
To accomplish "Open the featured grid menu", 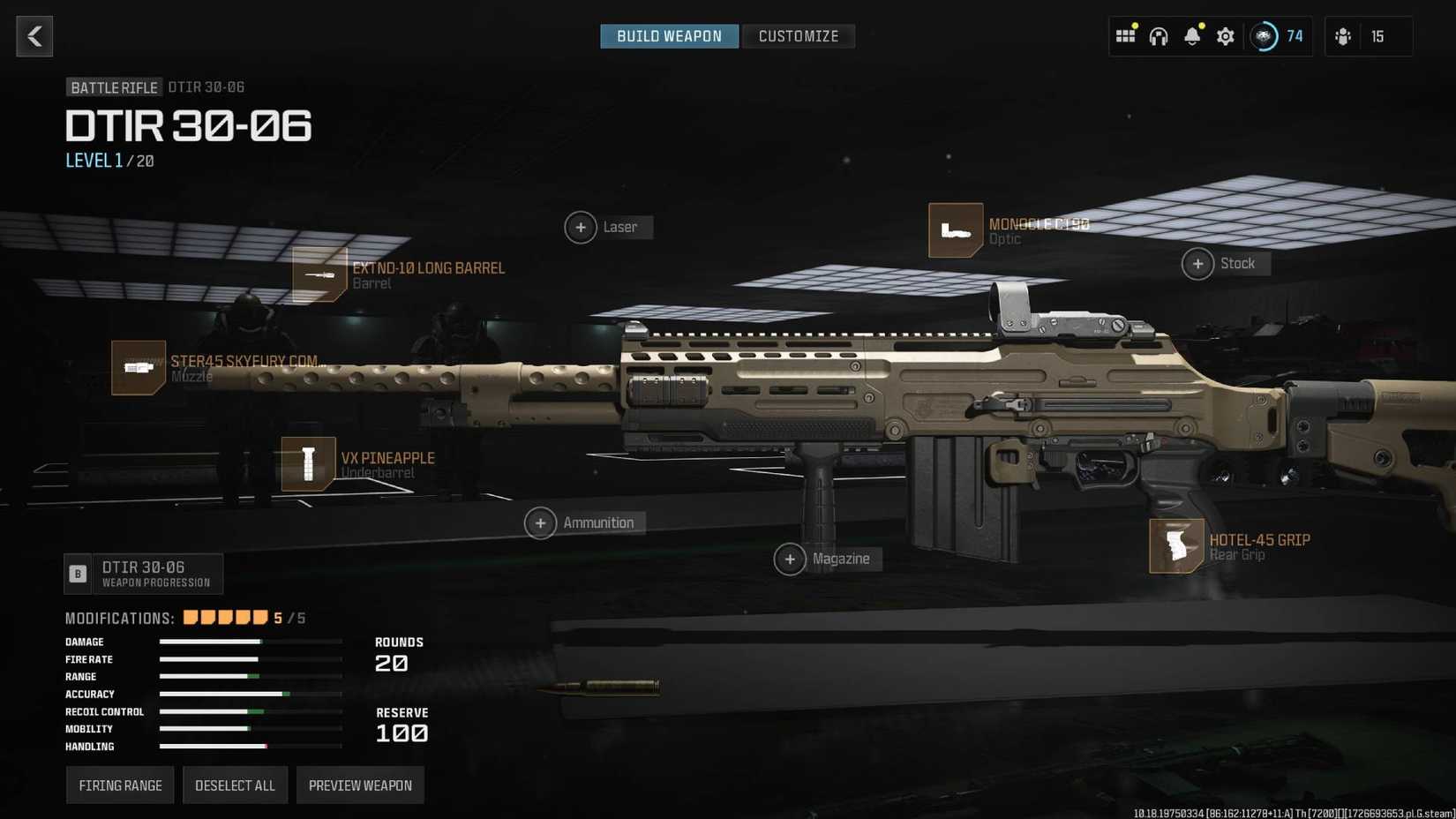I will click(x=1126, y=36).
